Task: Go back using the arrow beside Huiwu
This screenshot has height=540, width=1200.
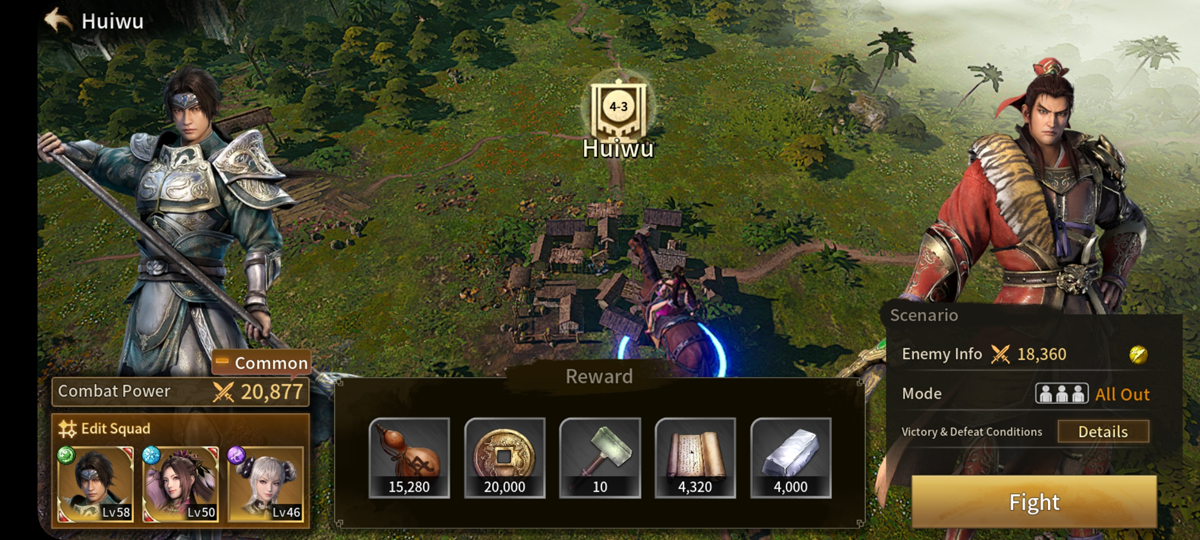Action: tap(58, 20)
